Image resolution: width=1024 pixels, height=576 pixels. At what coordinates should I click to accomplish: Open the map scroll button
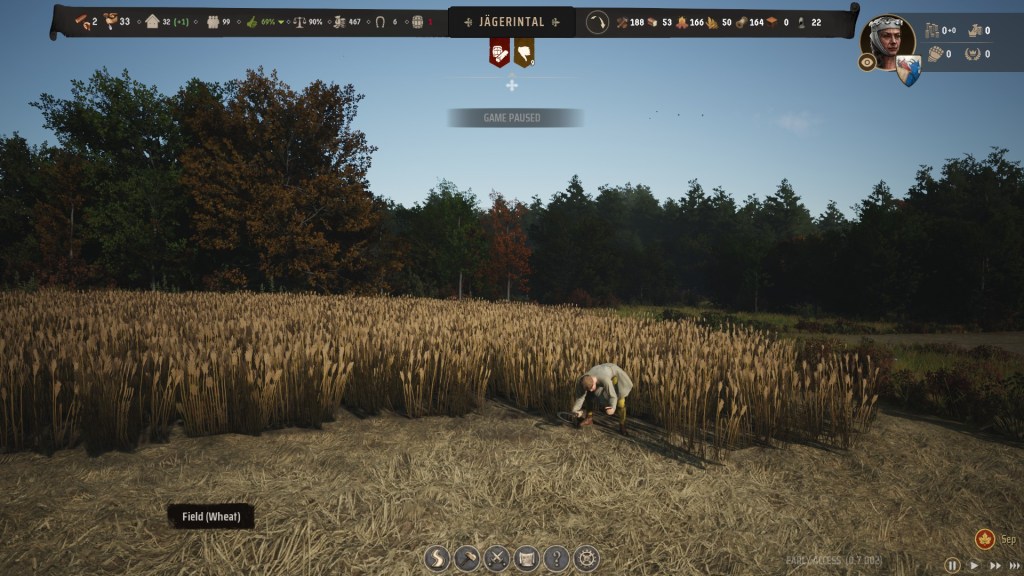tap(527, 558)
